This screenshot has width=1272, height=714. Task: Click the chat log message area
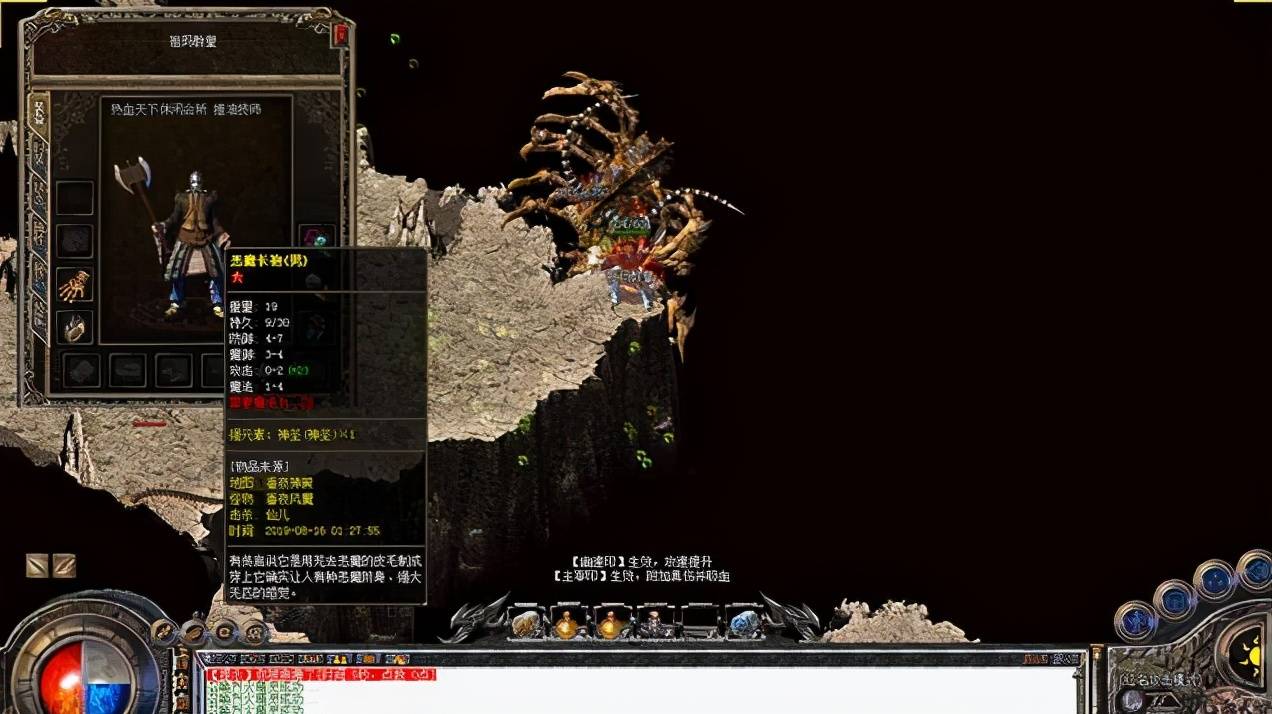tap(640, 690)
